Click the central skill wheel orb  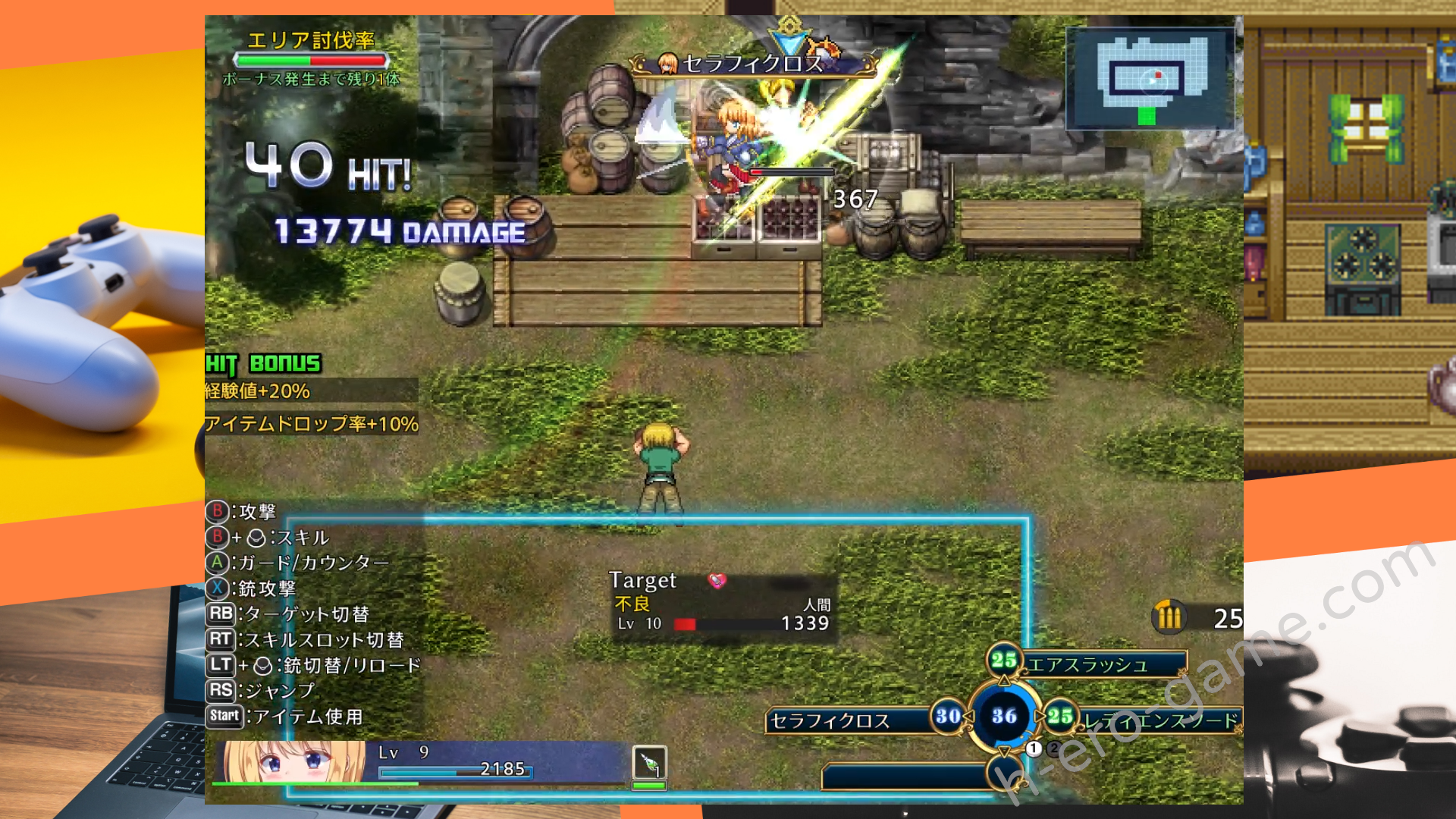1004,716
